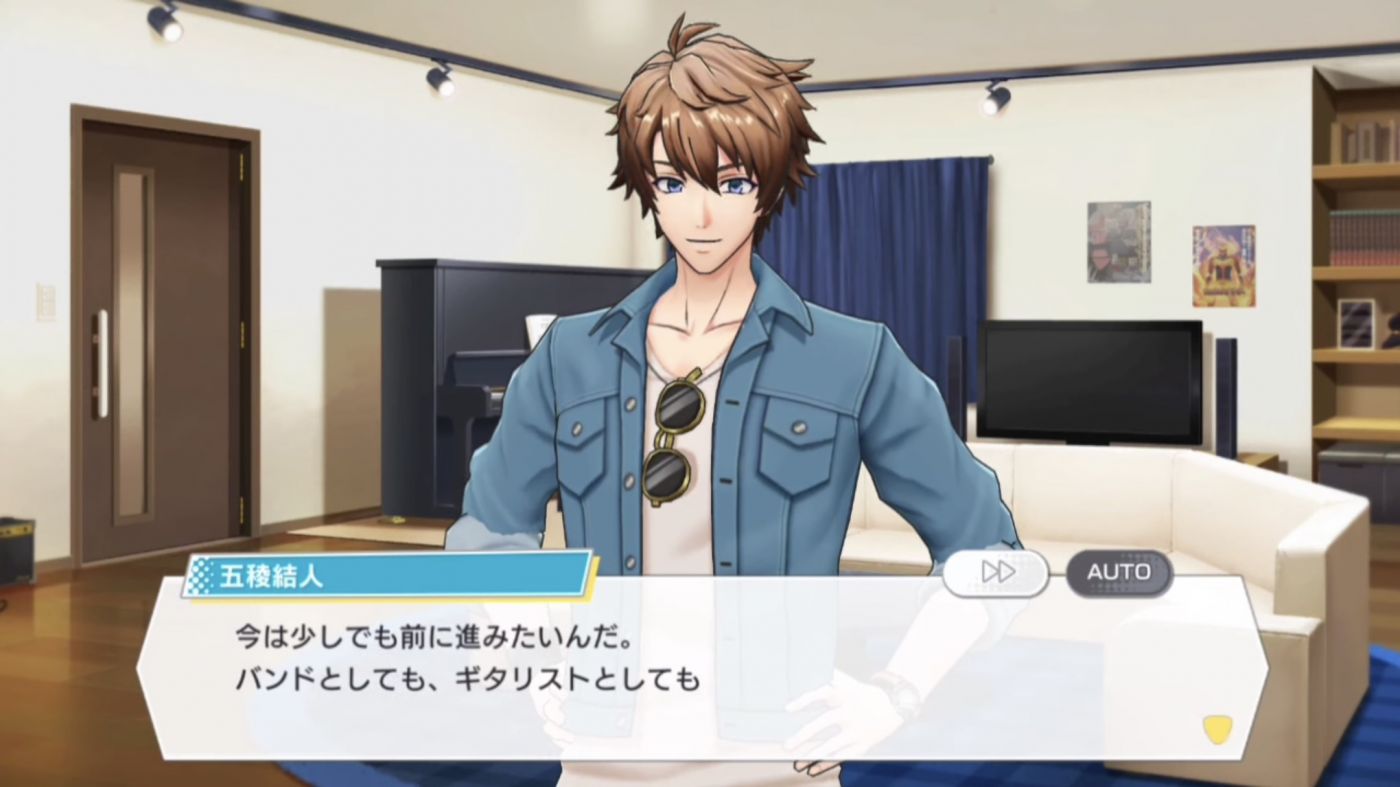Fast-forward the story dialogue

click(996, 572)
